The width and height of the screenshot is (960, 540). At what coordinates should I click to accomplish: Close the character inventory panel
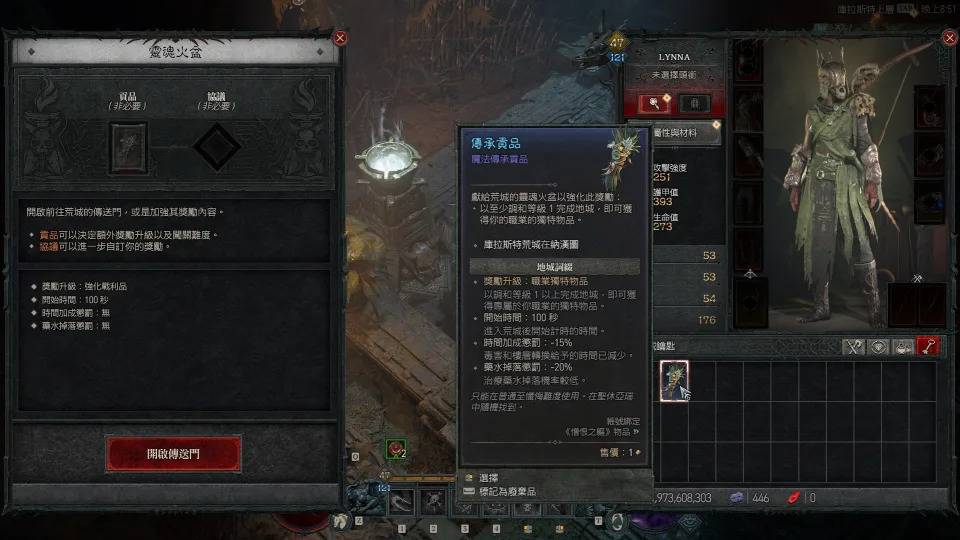point(949,38)
